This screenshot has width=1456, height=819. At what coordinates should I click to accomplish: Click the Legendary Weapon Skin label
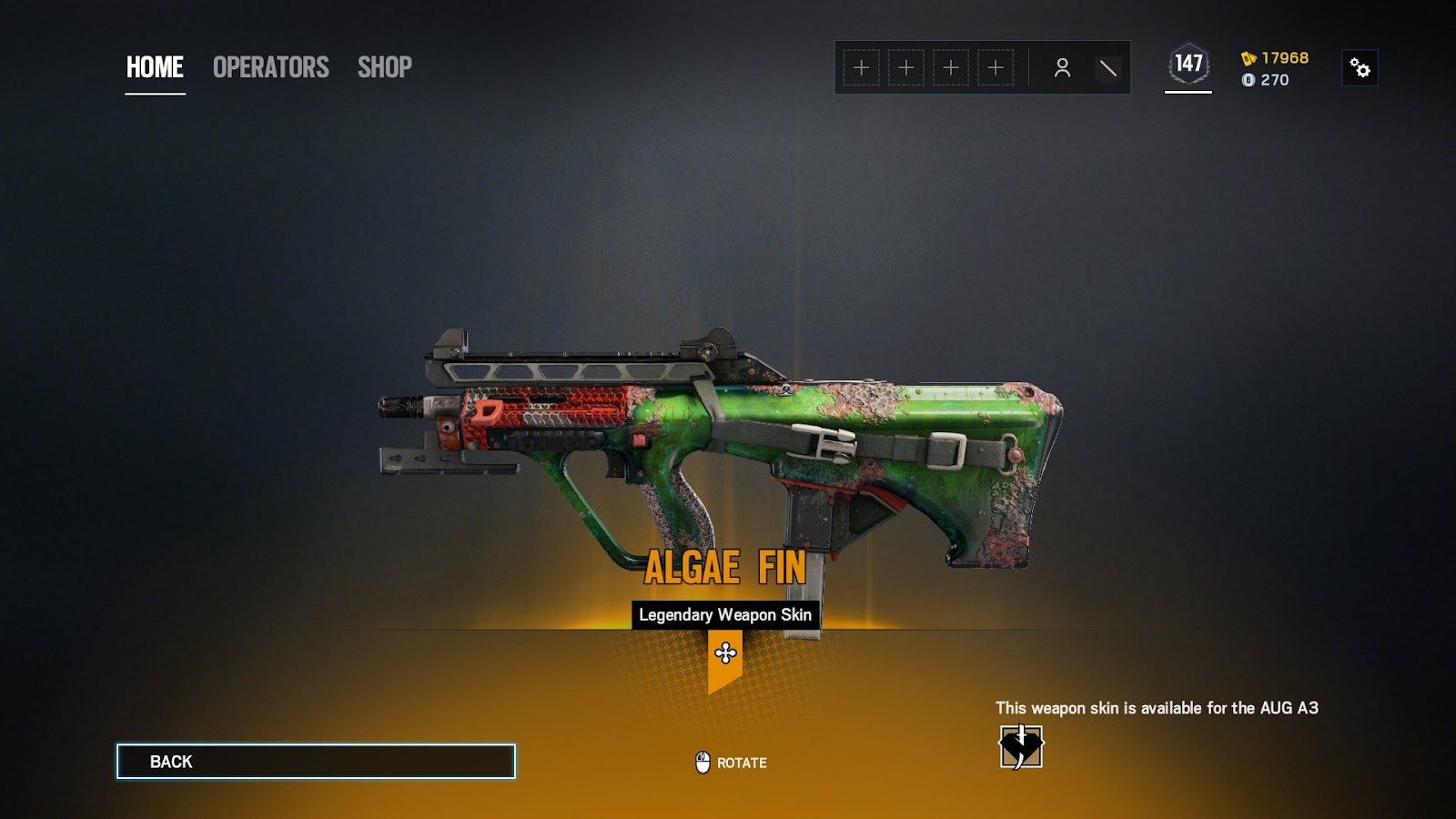pos(725,614)
